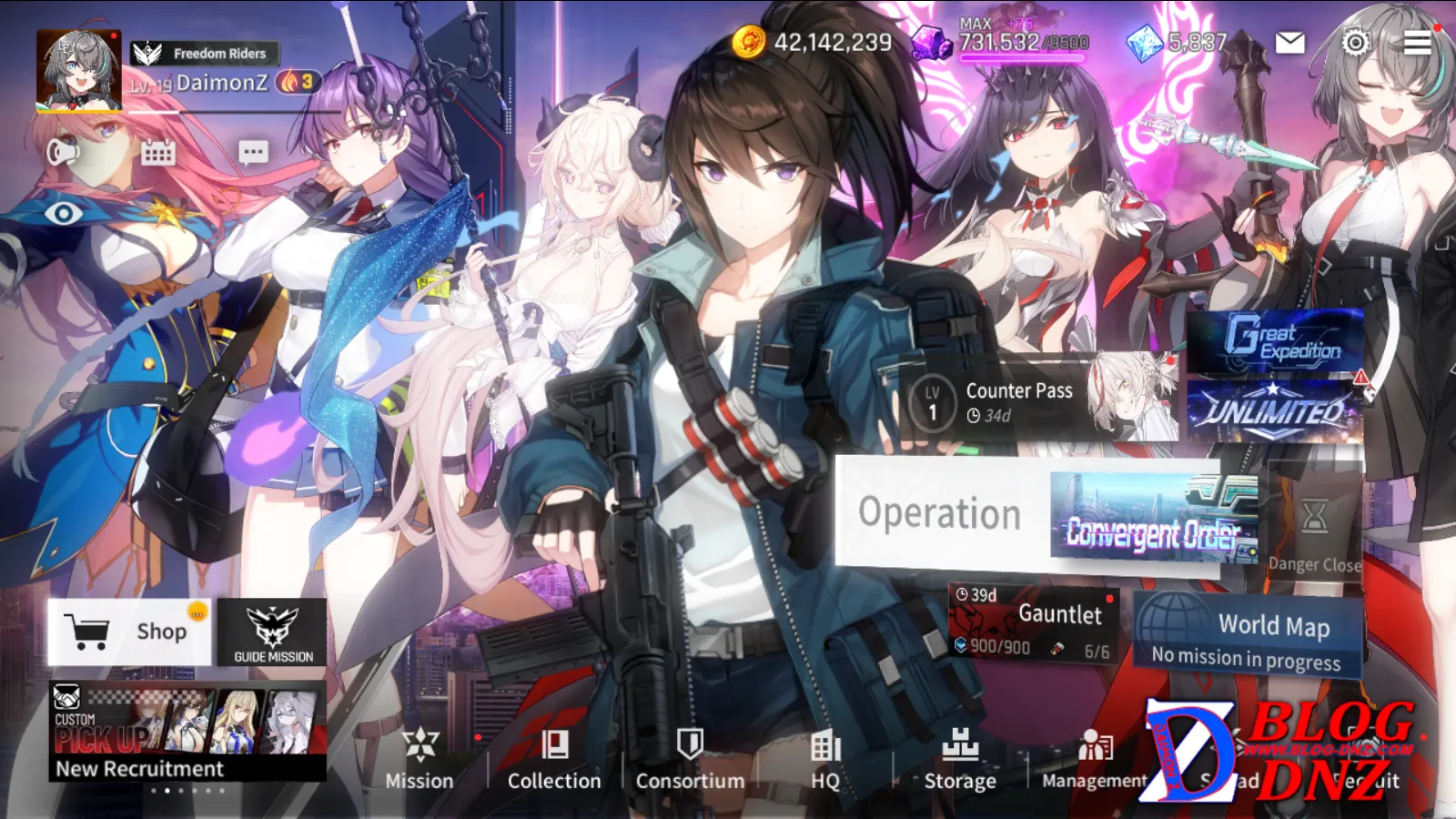Open the Shop
1456x819 pixels.
pyautogui.click(x=129, y=631)
